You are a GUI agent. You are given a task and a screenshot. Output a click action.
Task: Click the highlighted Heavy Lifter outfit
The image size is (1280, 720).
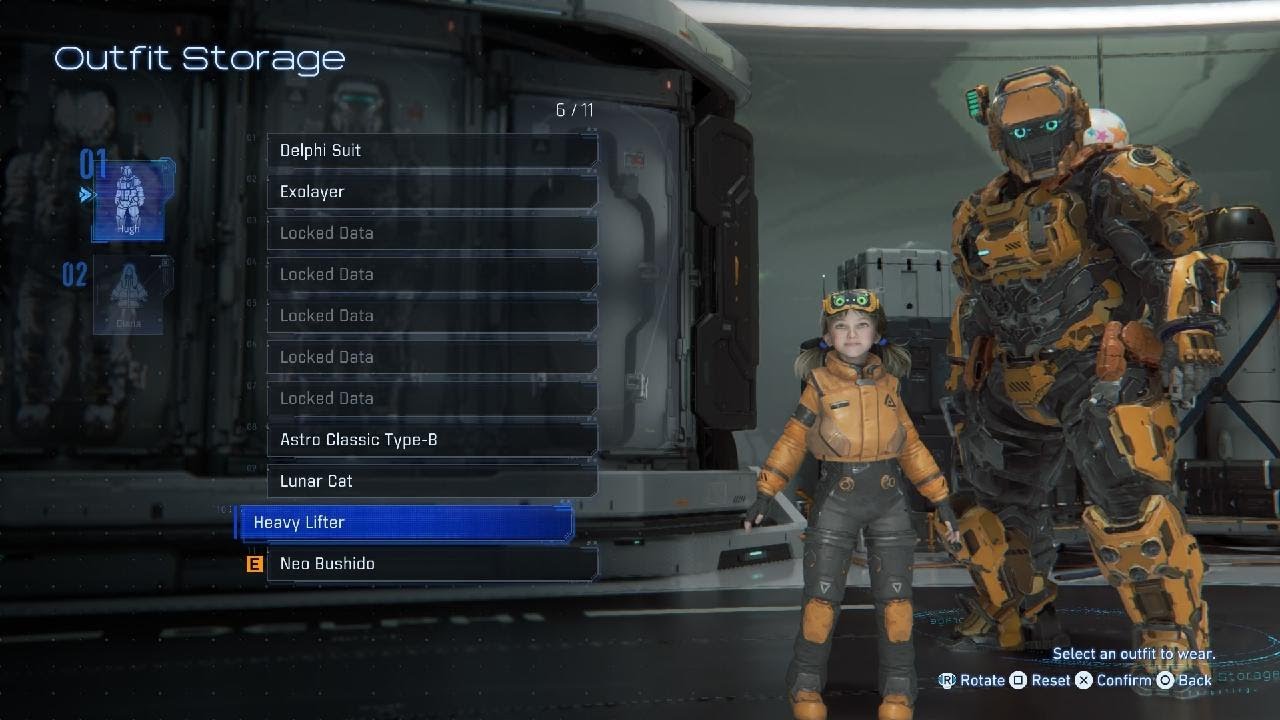coord(405,523)
